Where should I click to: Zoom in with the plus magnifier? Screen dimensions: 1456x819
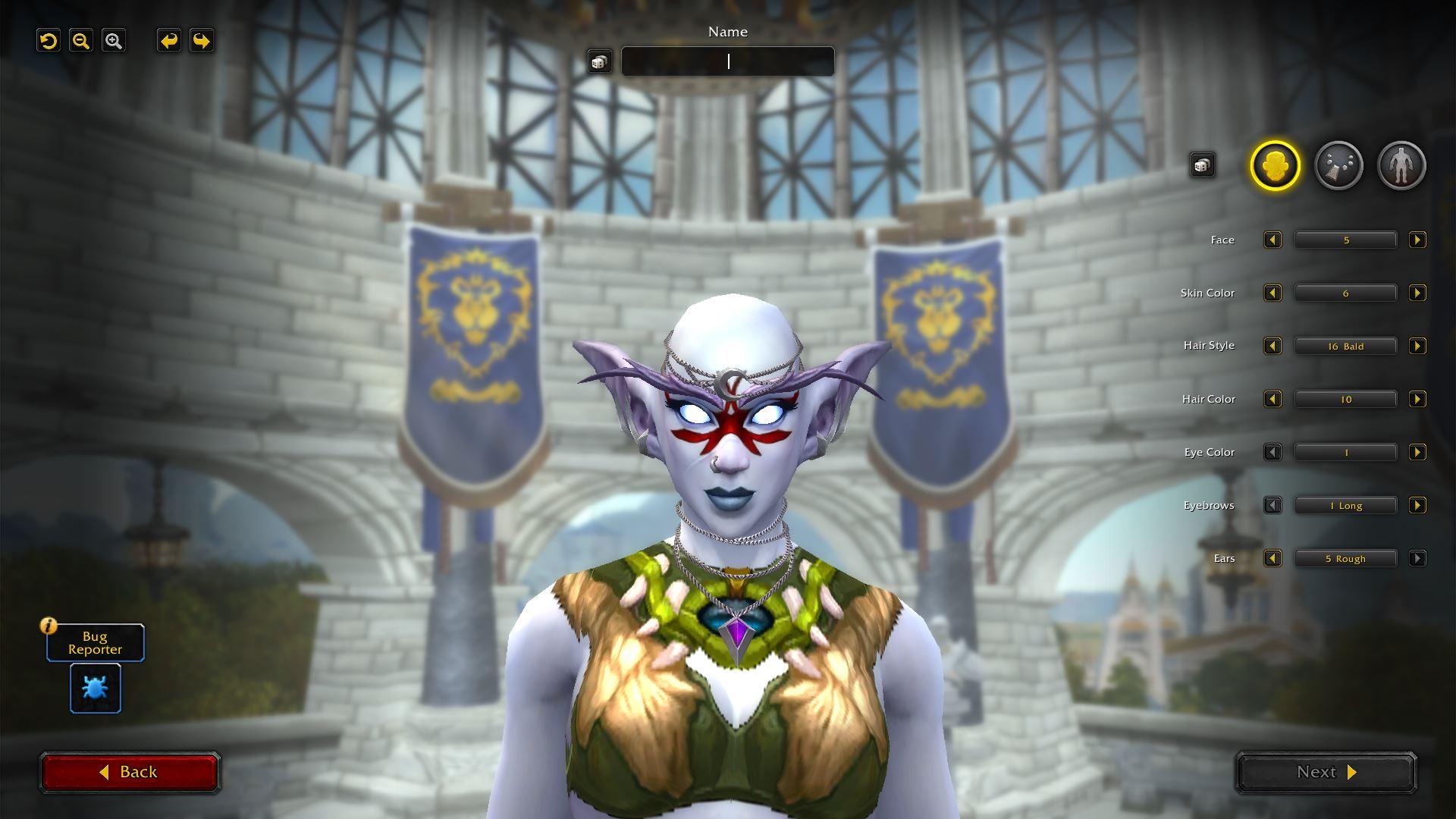114,41
